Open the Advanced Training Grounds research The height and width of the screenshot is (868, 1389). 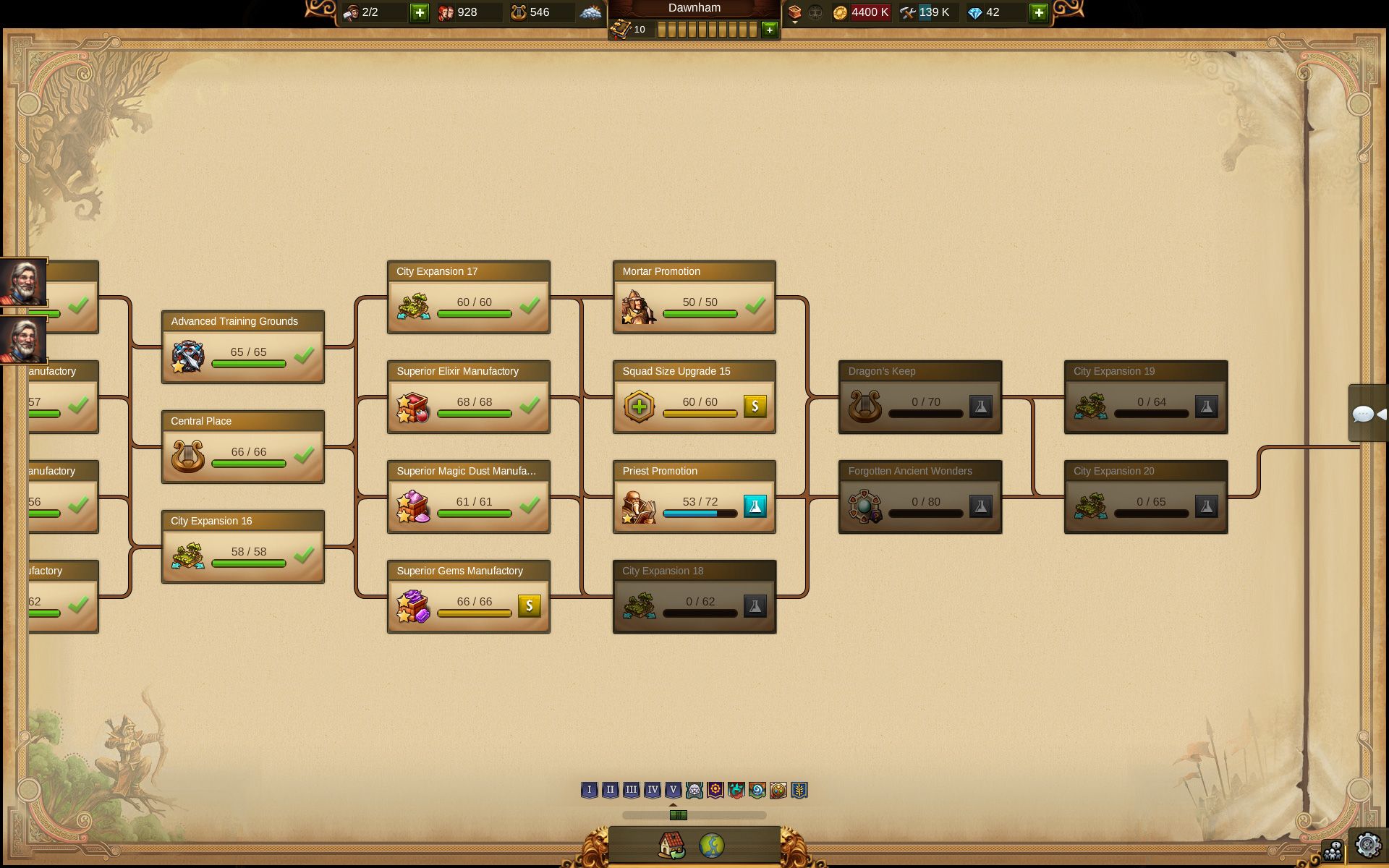(x=242, y=347)
